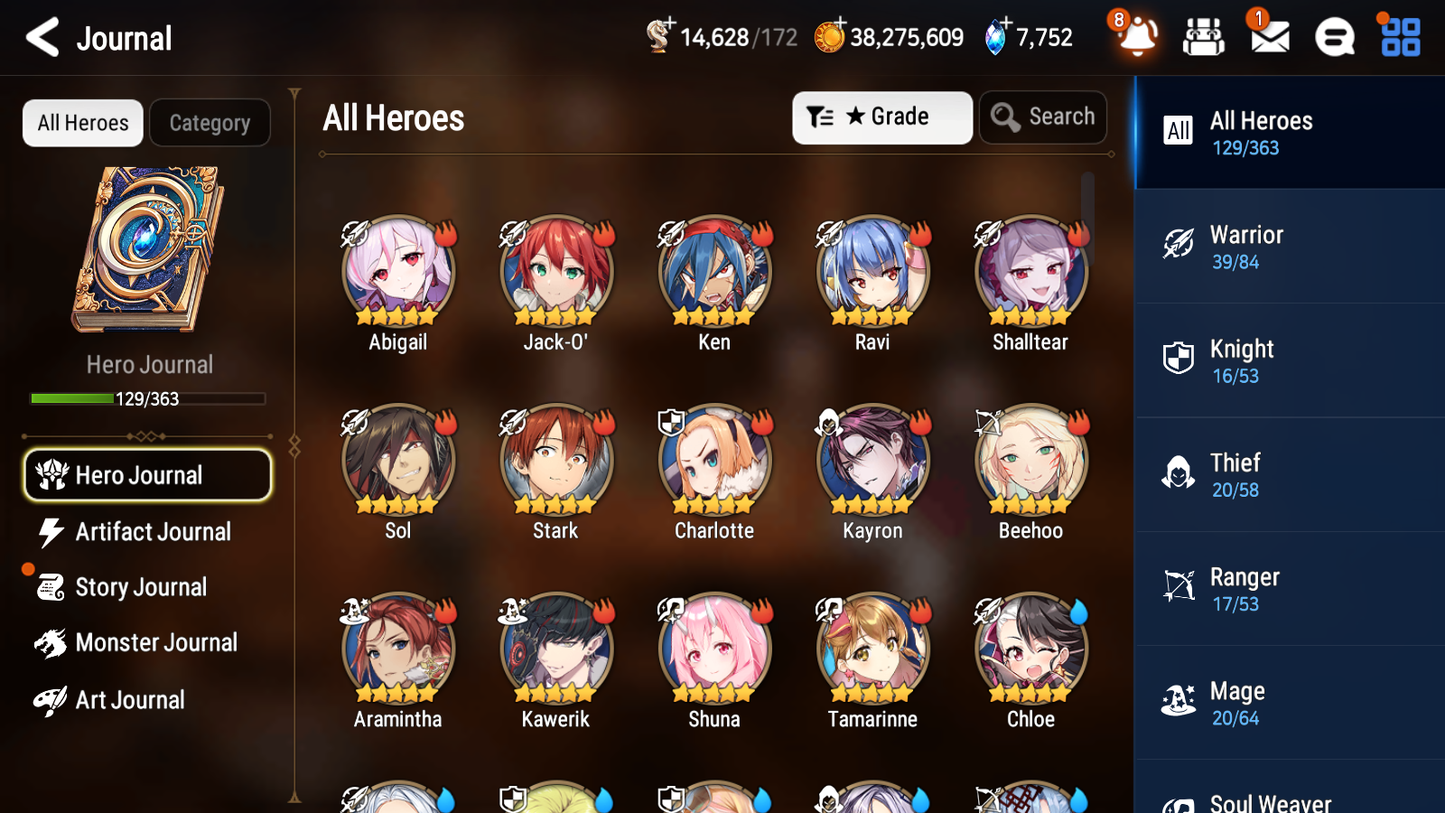Click the Hero Journal progress bar
The height and width of the screenshot is (813, 1445).
(x=148, y=398)
